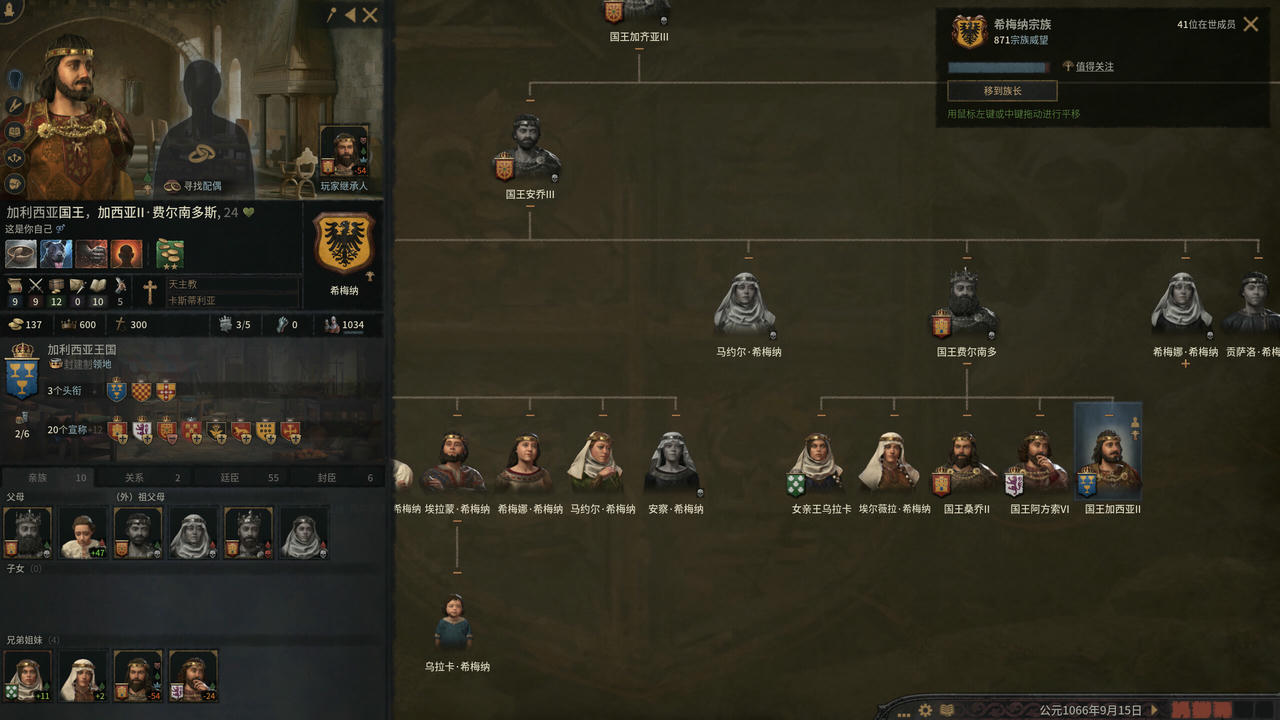Collapse 国王费尔南多's branch with minus marker
This screenshot has width=1280, height=720.
[x=966, y=365]
